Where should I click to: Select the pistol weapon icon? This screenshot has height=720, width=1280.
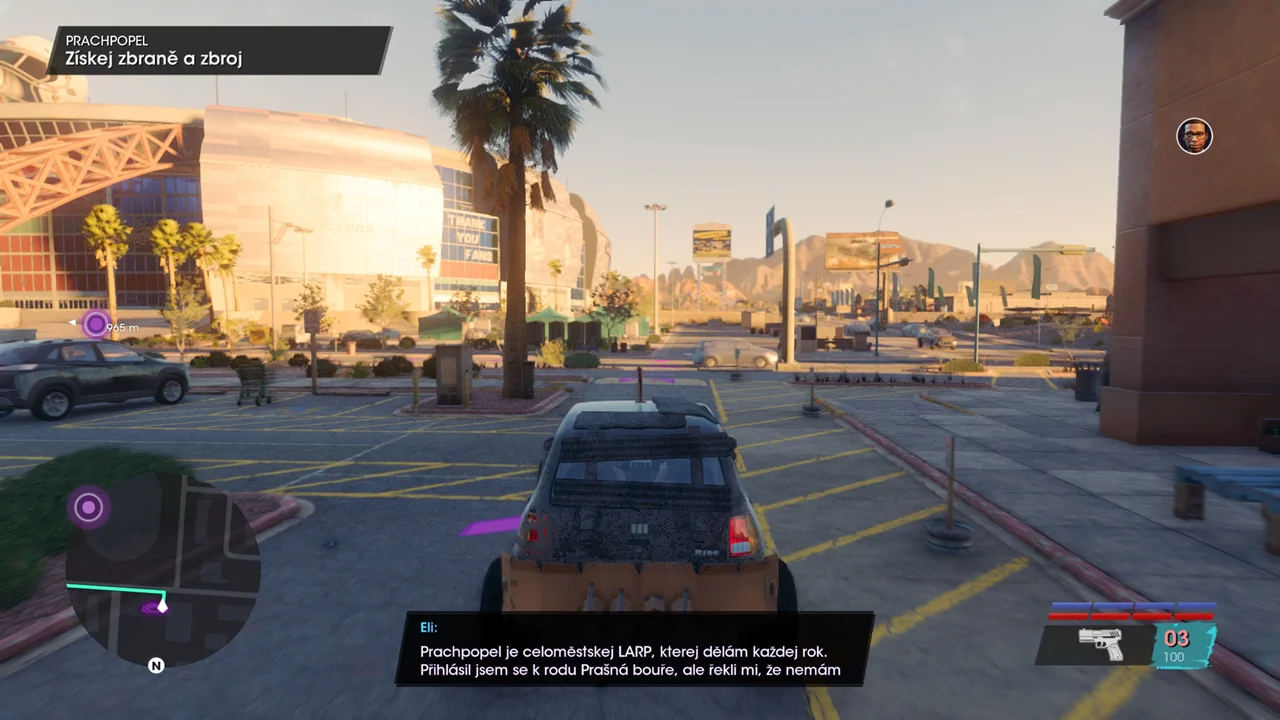click(1100, 643)
